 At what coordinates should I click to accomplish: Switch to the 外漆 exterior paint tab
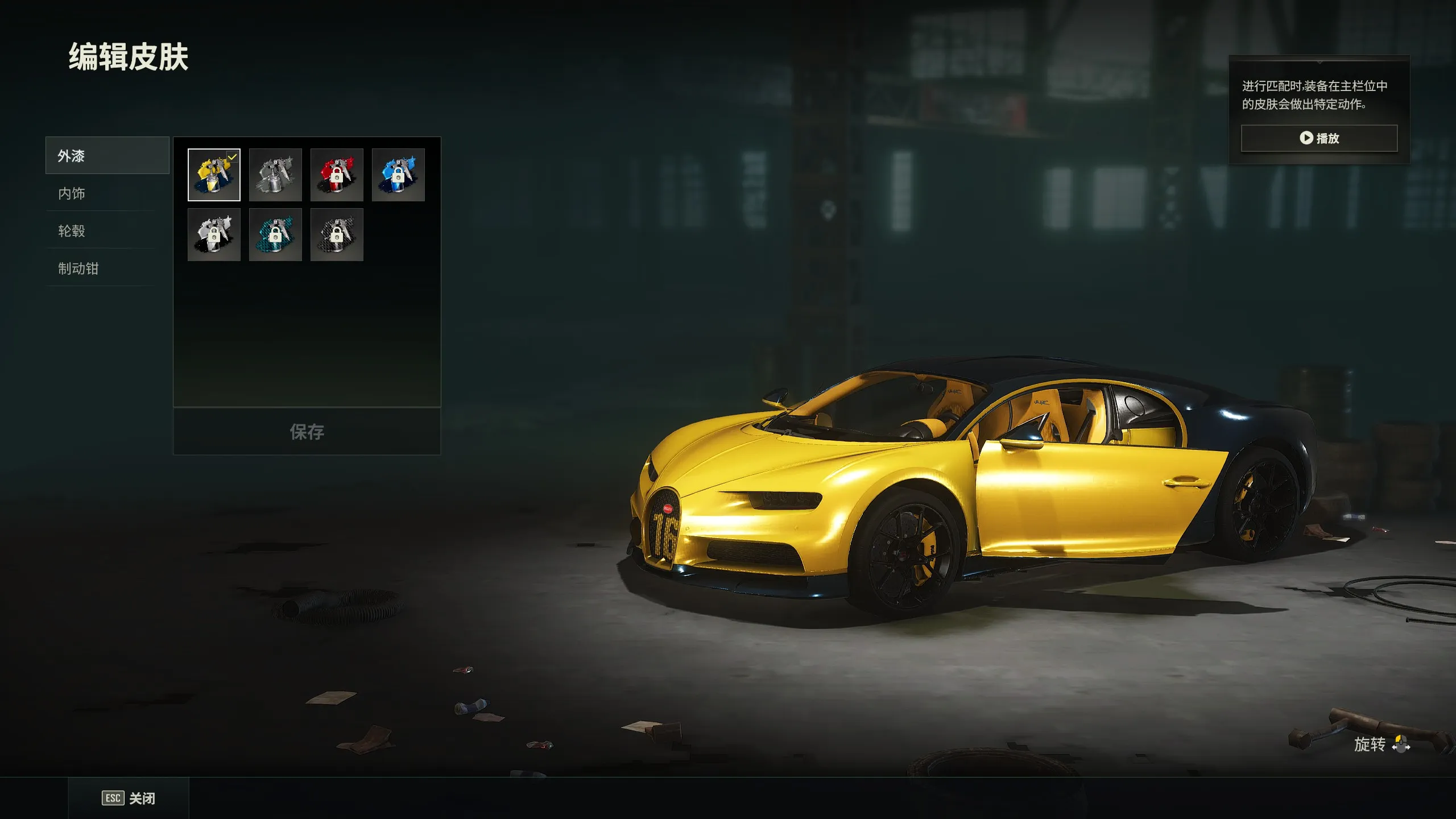click(107, 155)
